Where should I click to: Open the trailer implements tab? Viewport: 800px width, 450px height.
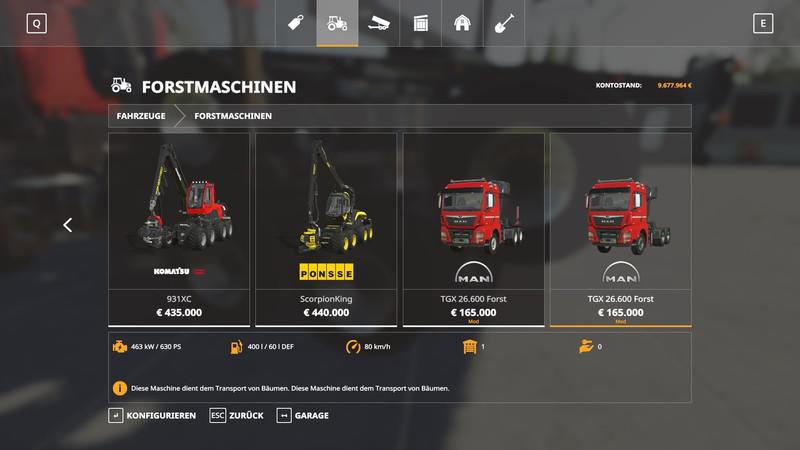(379, 23)
